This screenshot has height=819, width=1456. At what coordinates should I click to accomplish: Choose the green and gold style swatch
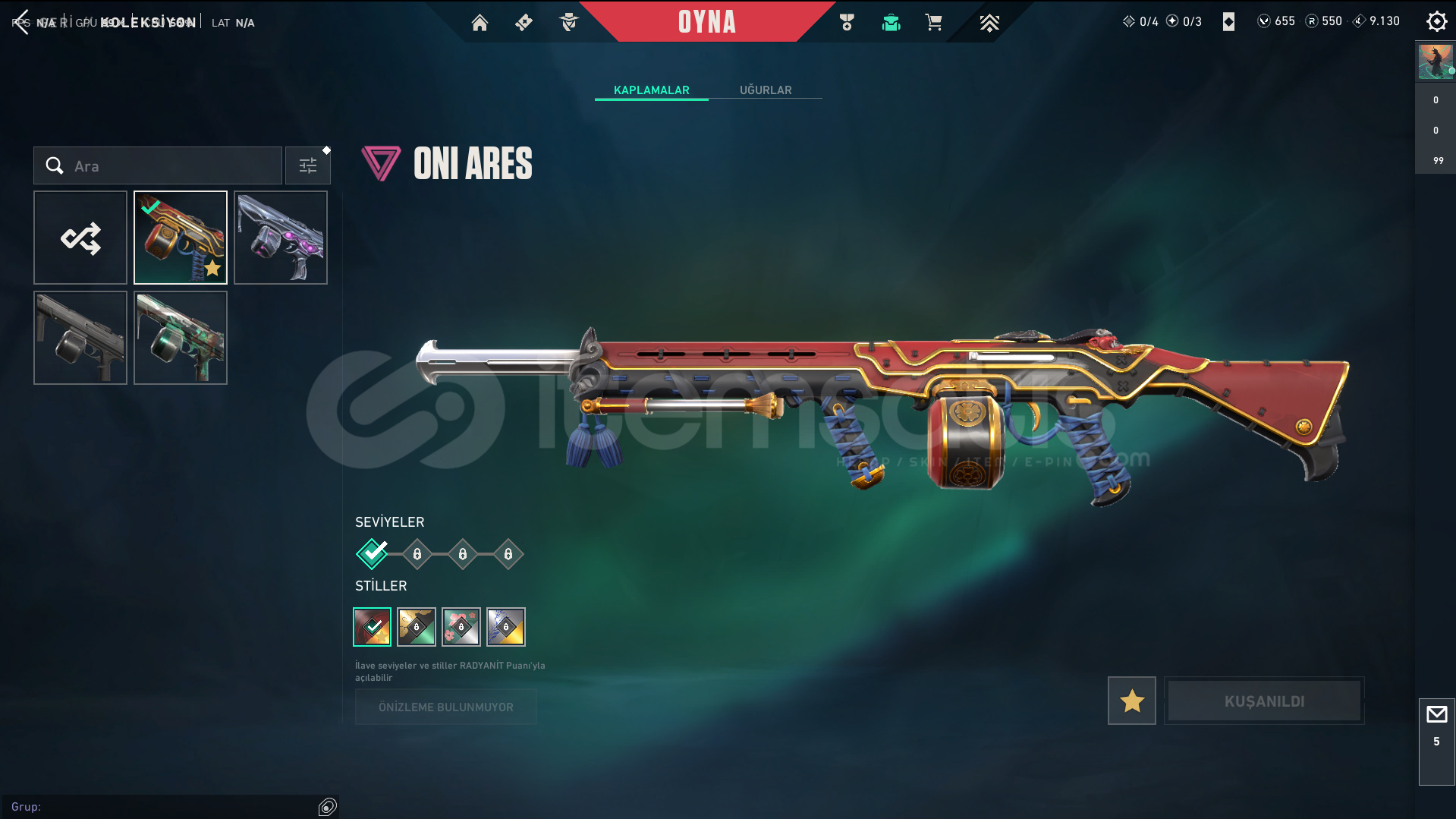pos(417,627)
